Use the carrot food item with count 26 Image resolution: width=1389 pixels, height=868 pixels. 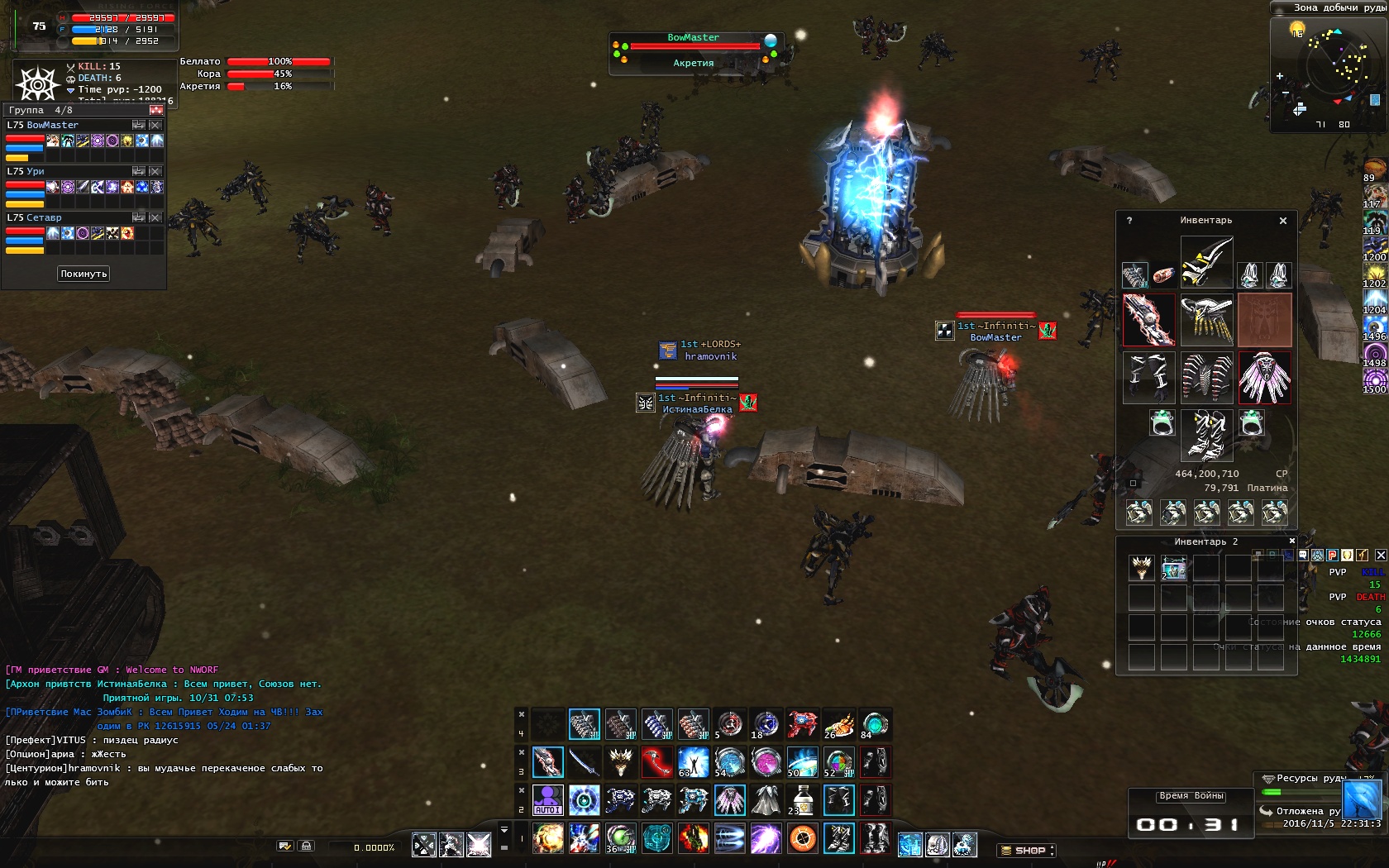[x=838, y=725]
